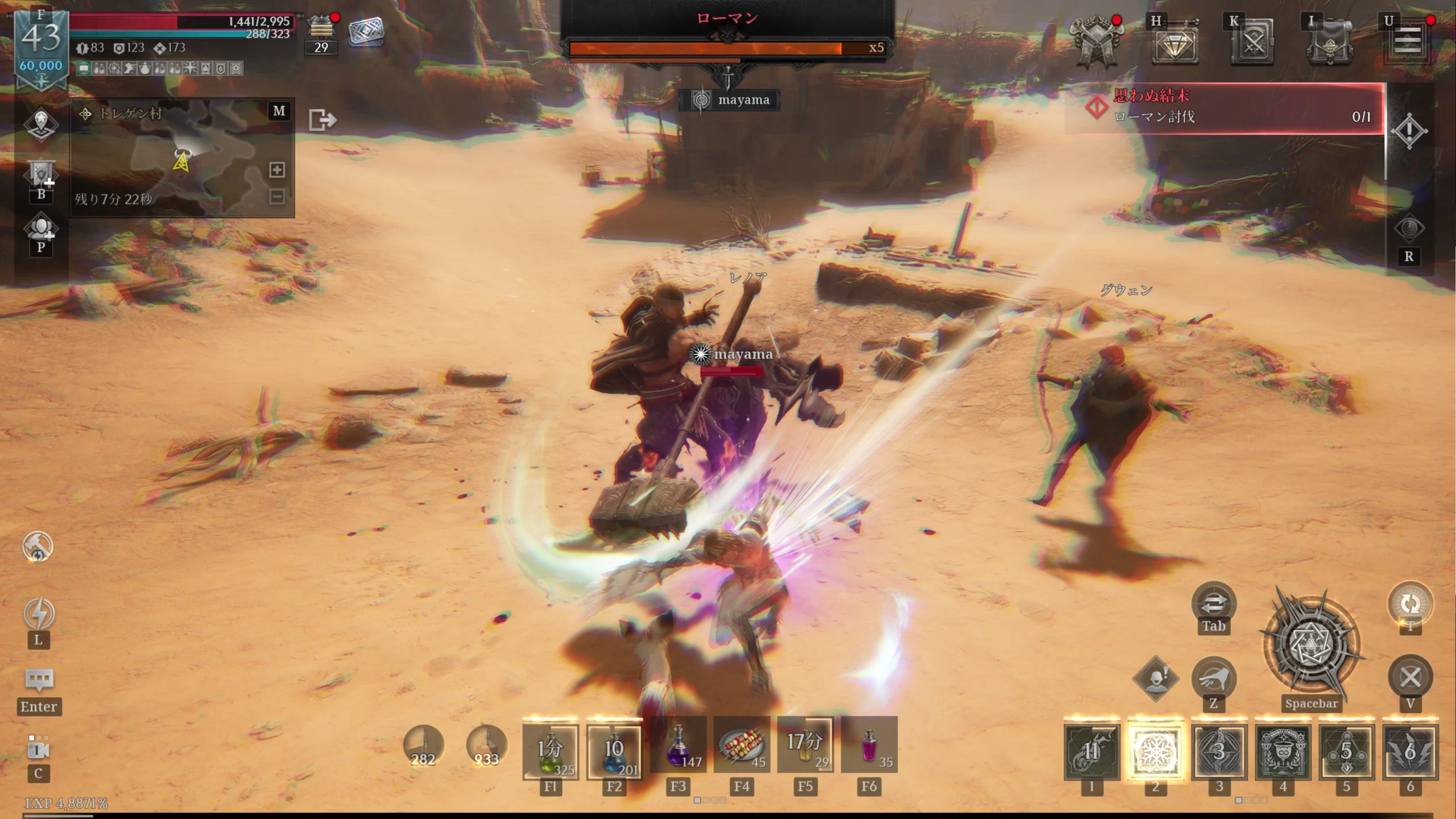Use the pink potion in F6 slot

coord(869,745)
